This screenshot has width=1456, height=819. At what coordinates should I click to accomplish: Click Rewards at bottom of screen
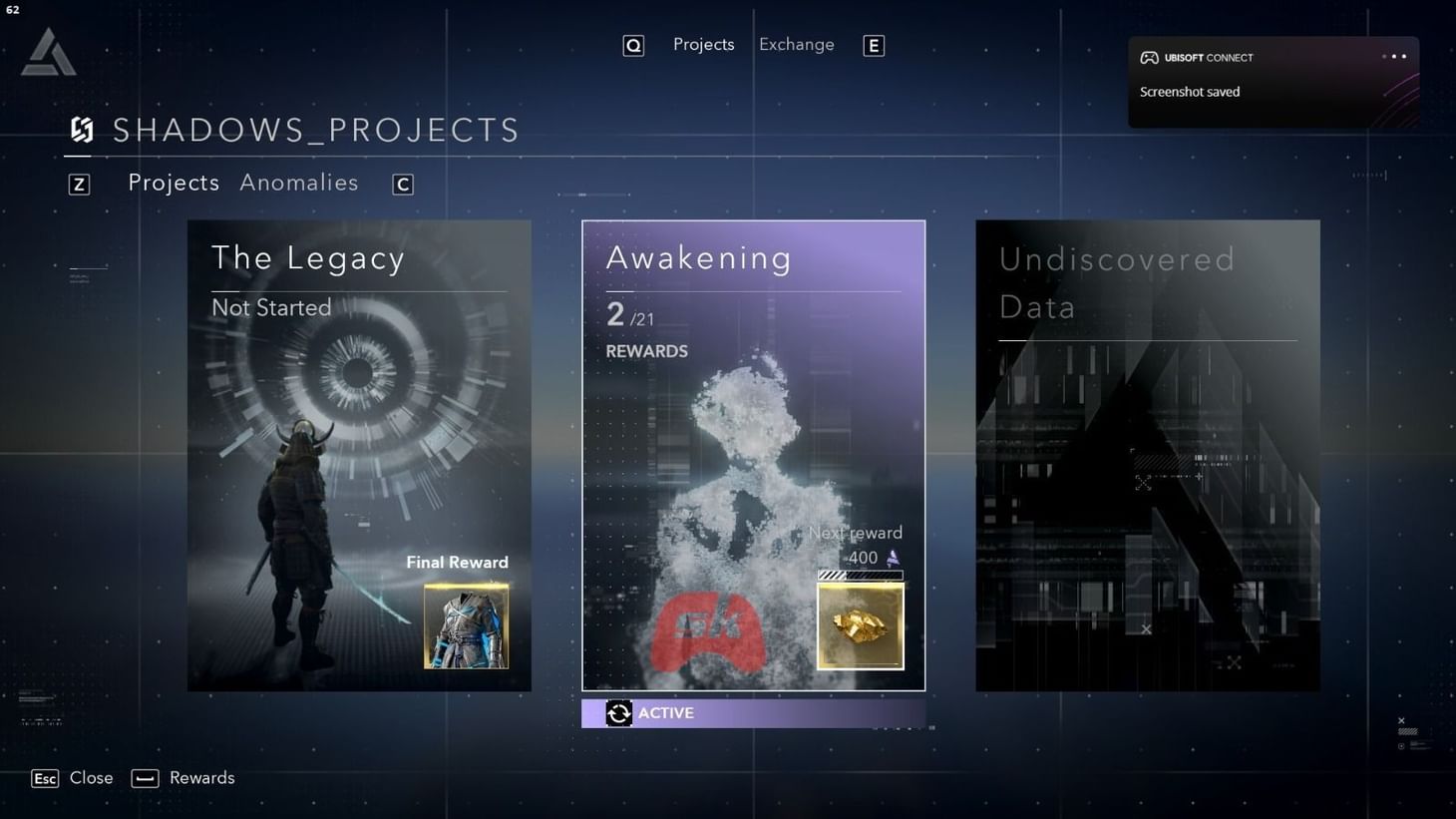pyautogui.click(x=201, y=778)
